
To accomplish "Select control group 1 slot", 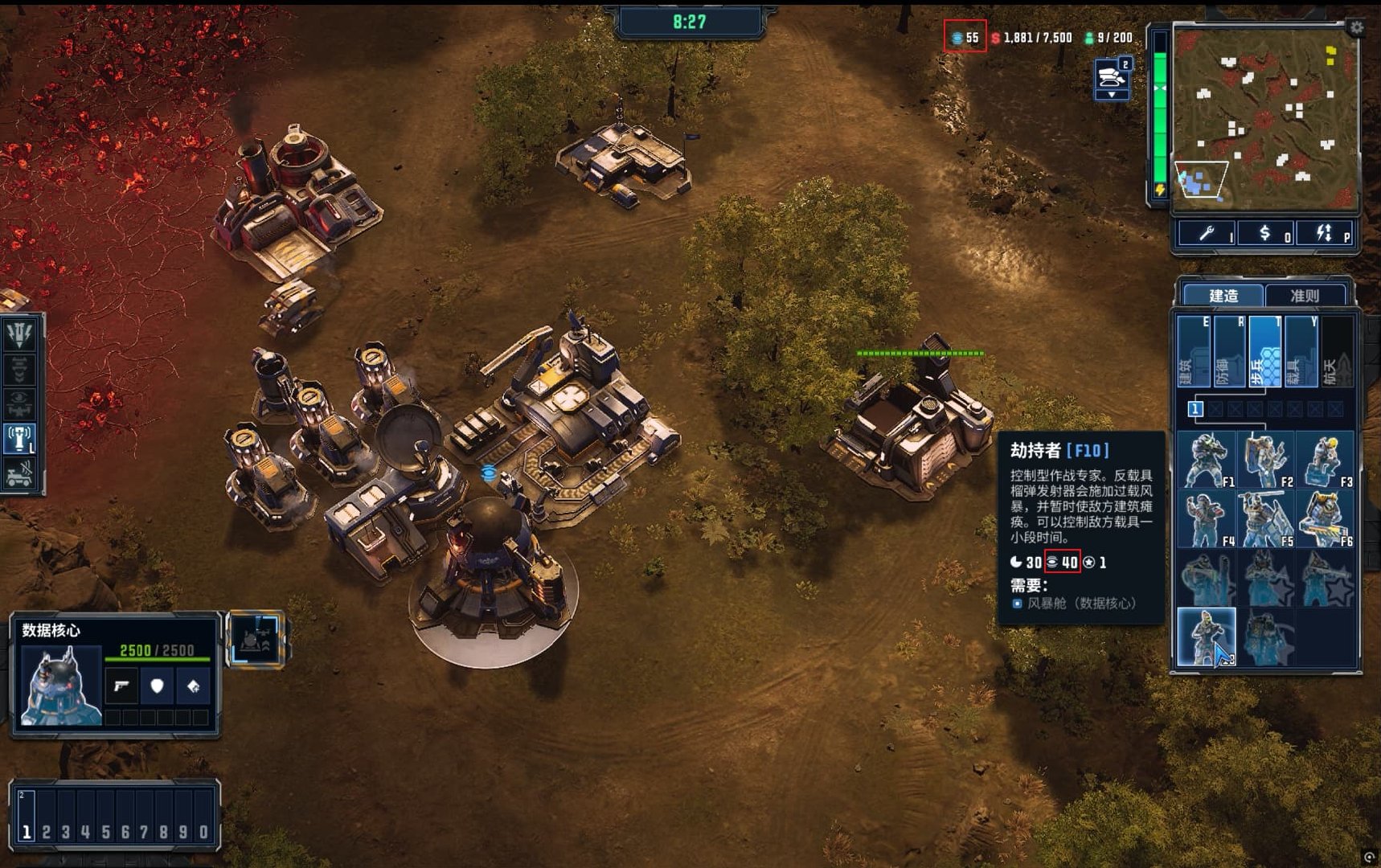I will pyautogui.click(x=27, y=832).
